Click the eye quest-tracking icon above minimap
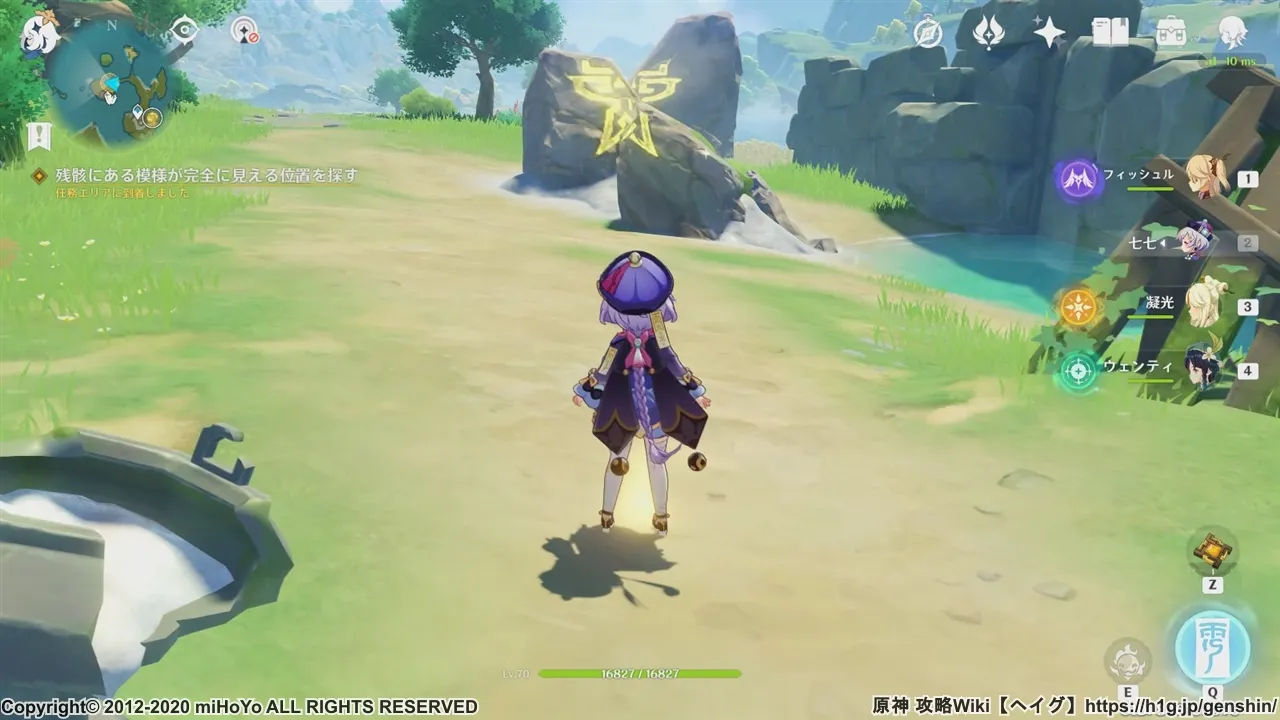Viewport: 1280px width, 720px height. coord(183,31)
